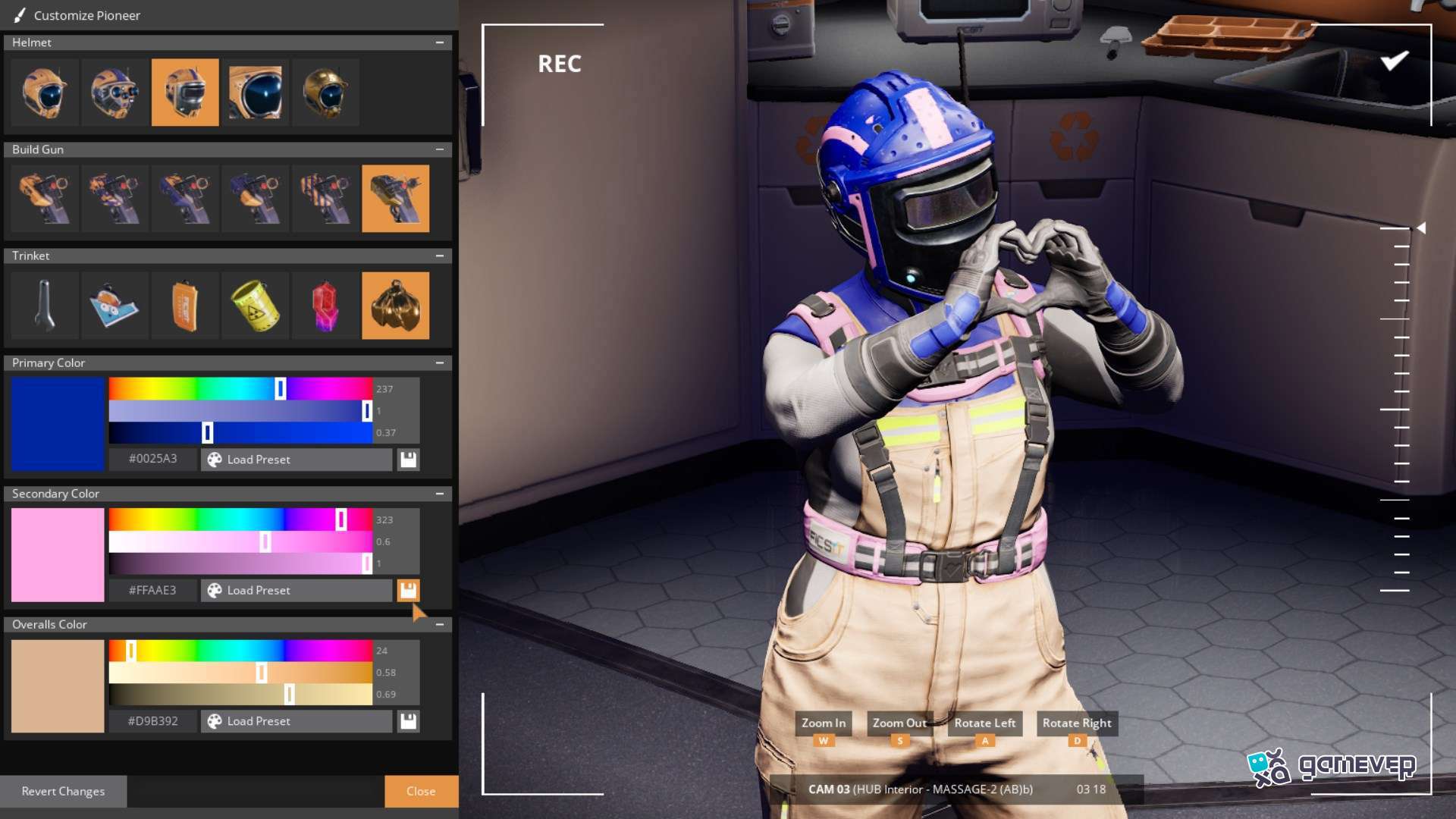Close the Customize Pioneer panel
1456x819 pixels.
coord(421,791)
